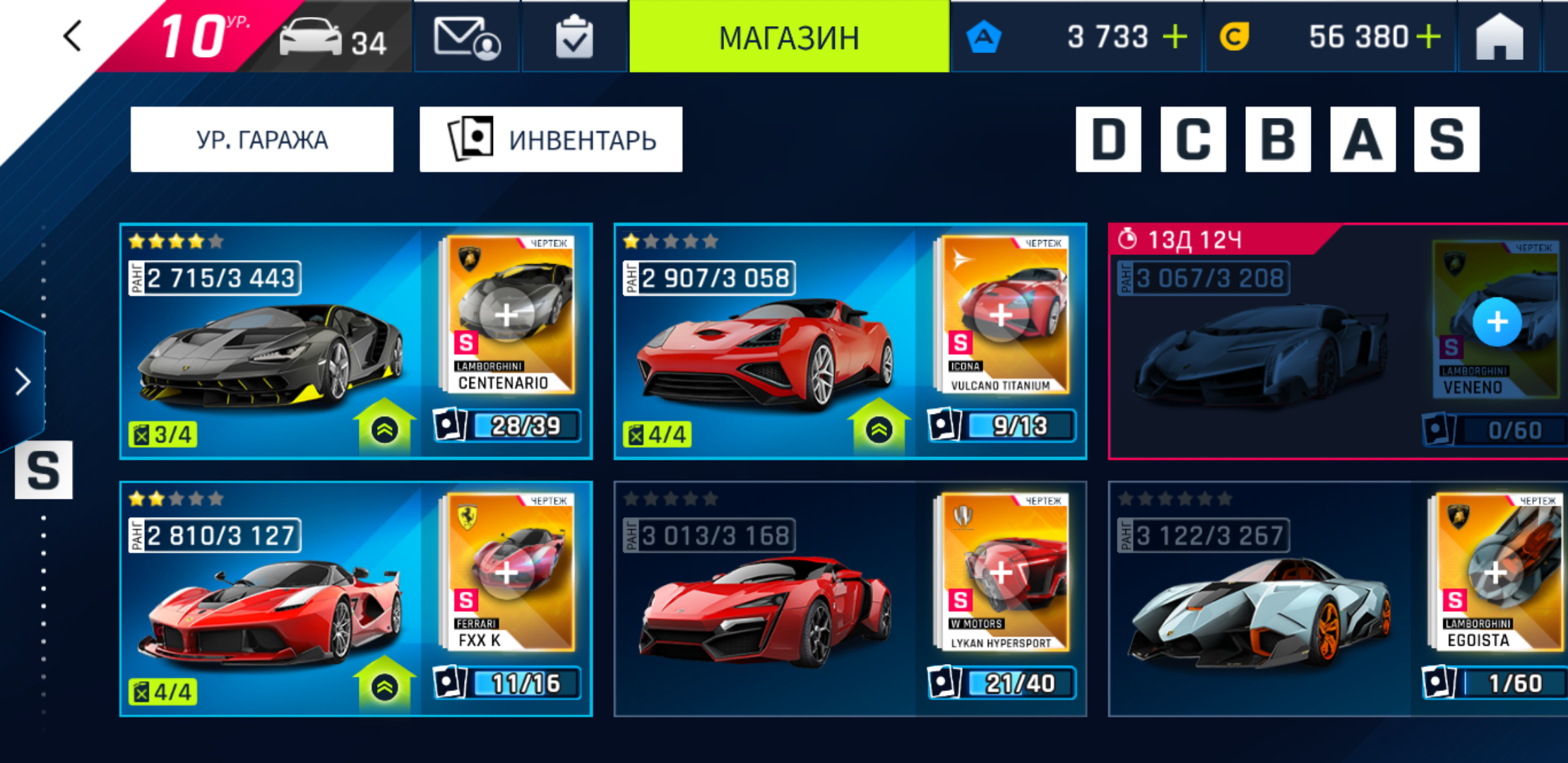Filter cars by class D
This screenshot has height=763, width=1568.
(x=1108, y=139)
